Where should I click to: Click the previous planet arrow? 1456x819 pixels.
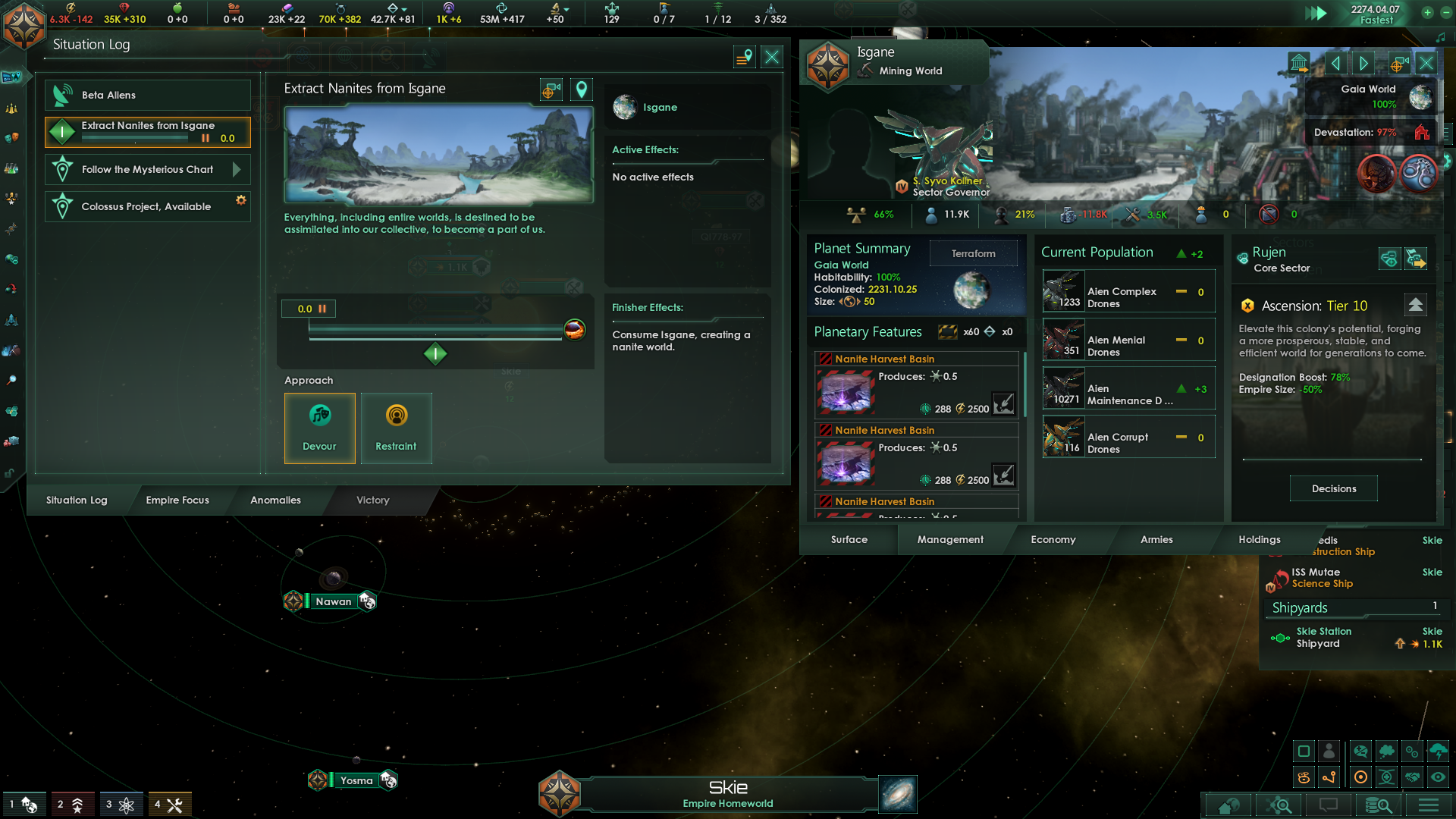pyautogui.click(x=1336, y=63)
